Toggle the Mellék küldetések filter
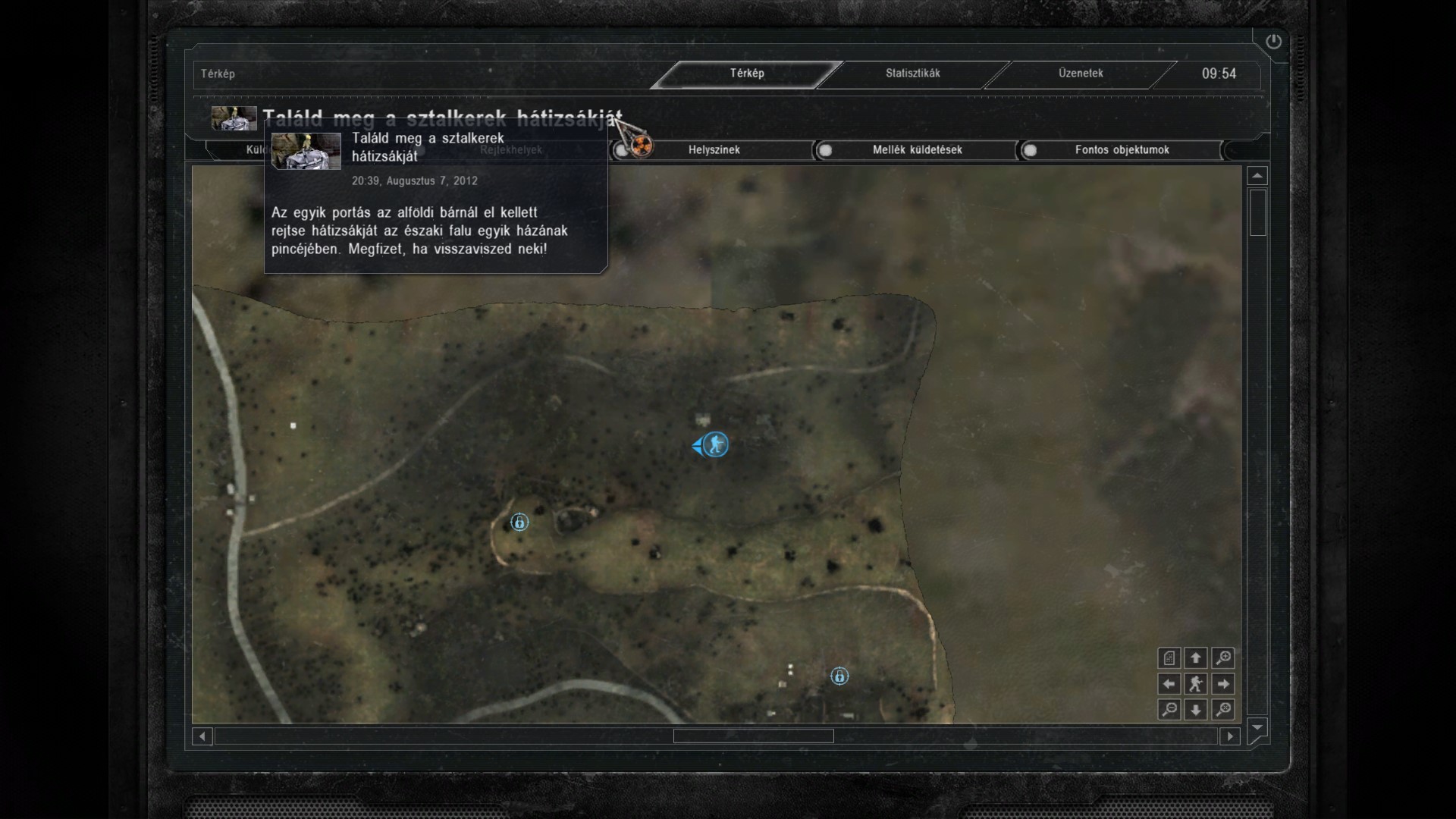This screenshot has width=1456, height=819. click(x=916, y=150)
